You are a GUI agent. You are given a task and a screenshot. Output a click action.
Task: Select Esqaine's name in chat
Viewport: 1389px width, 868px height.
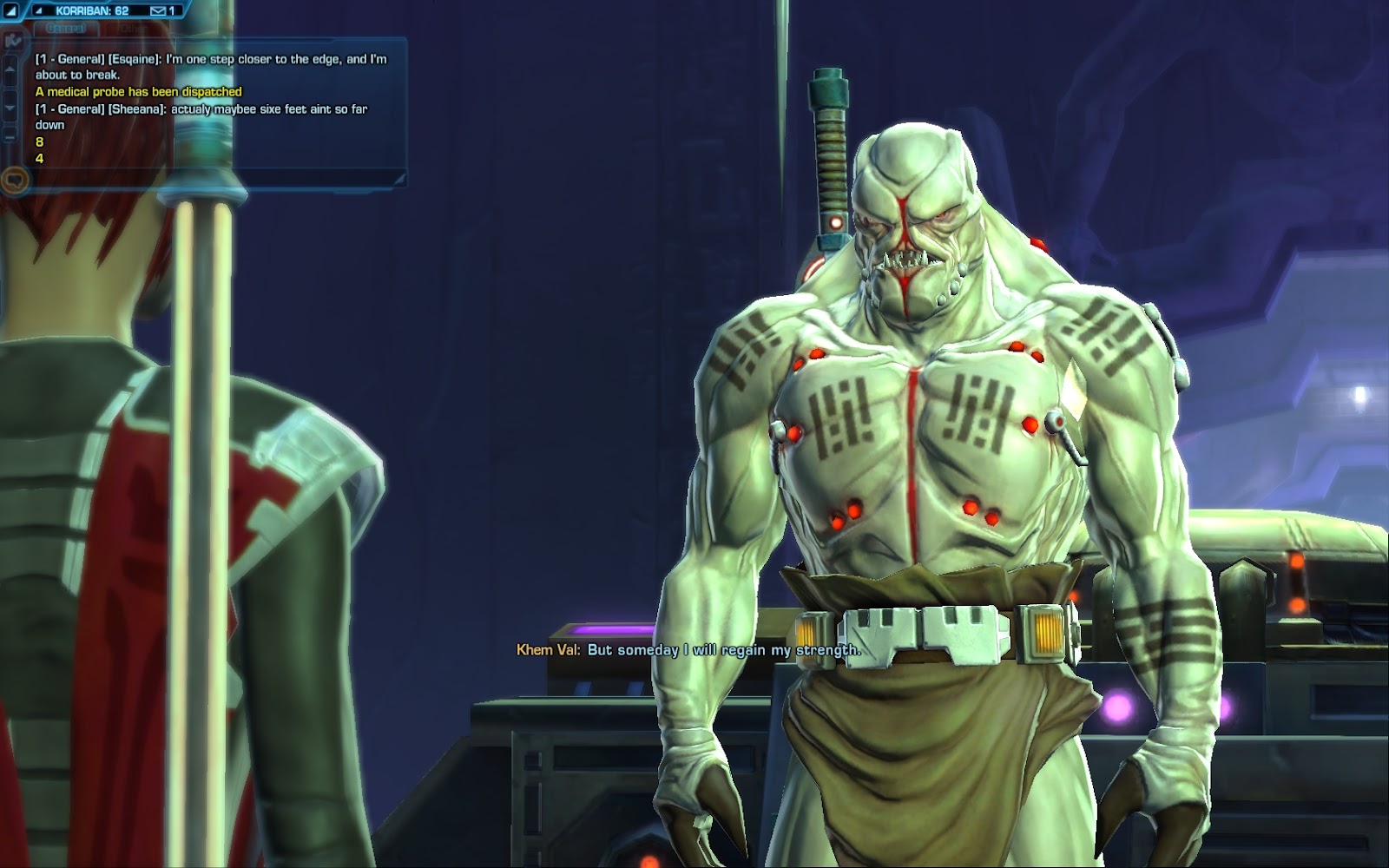(x=134, y=59)
